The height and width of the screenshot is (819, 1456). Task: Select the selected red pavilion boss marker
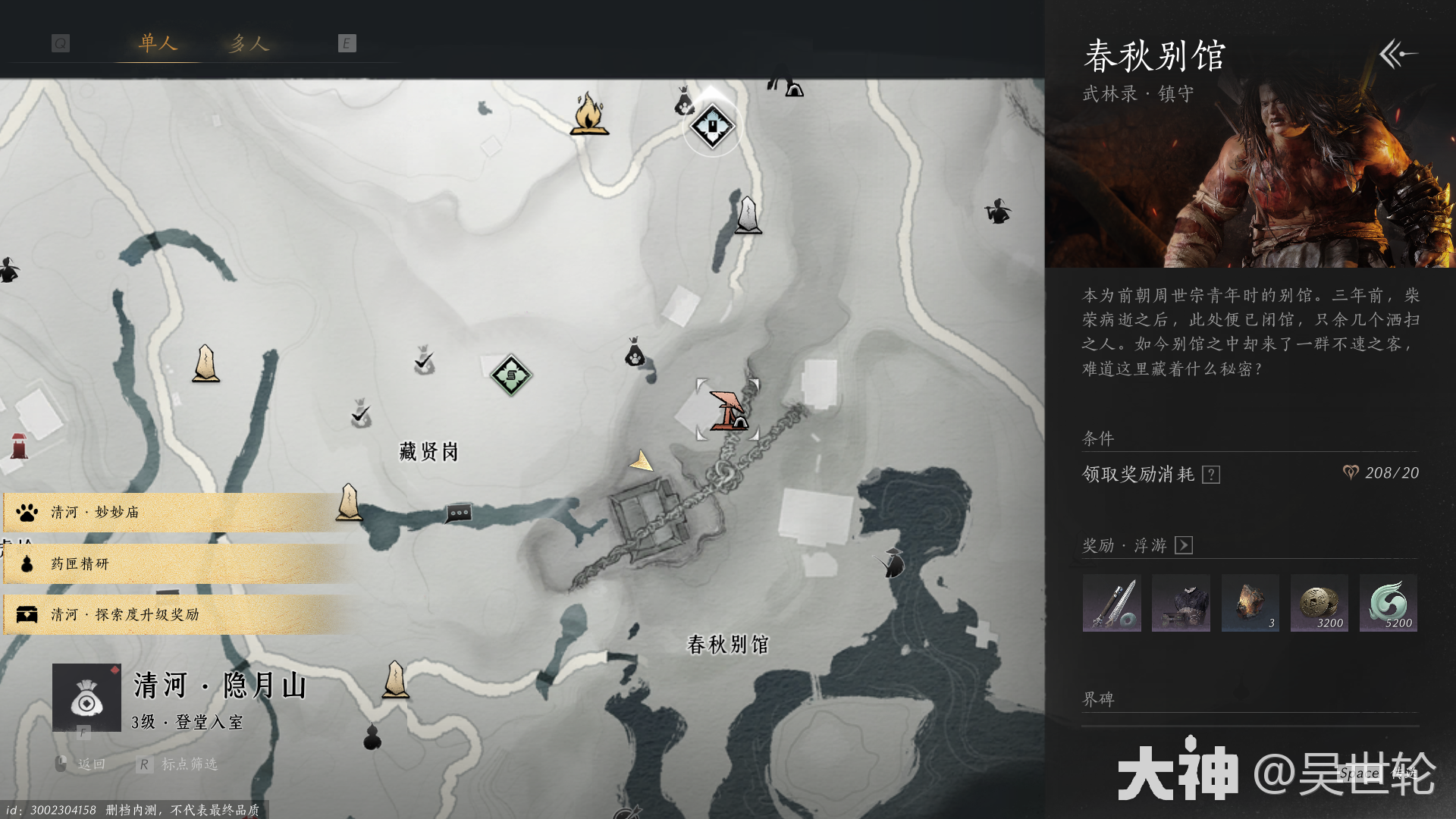(x=728, y=410)
